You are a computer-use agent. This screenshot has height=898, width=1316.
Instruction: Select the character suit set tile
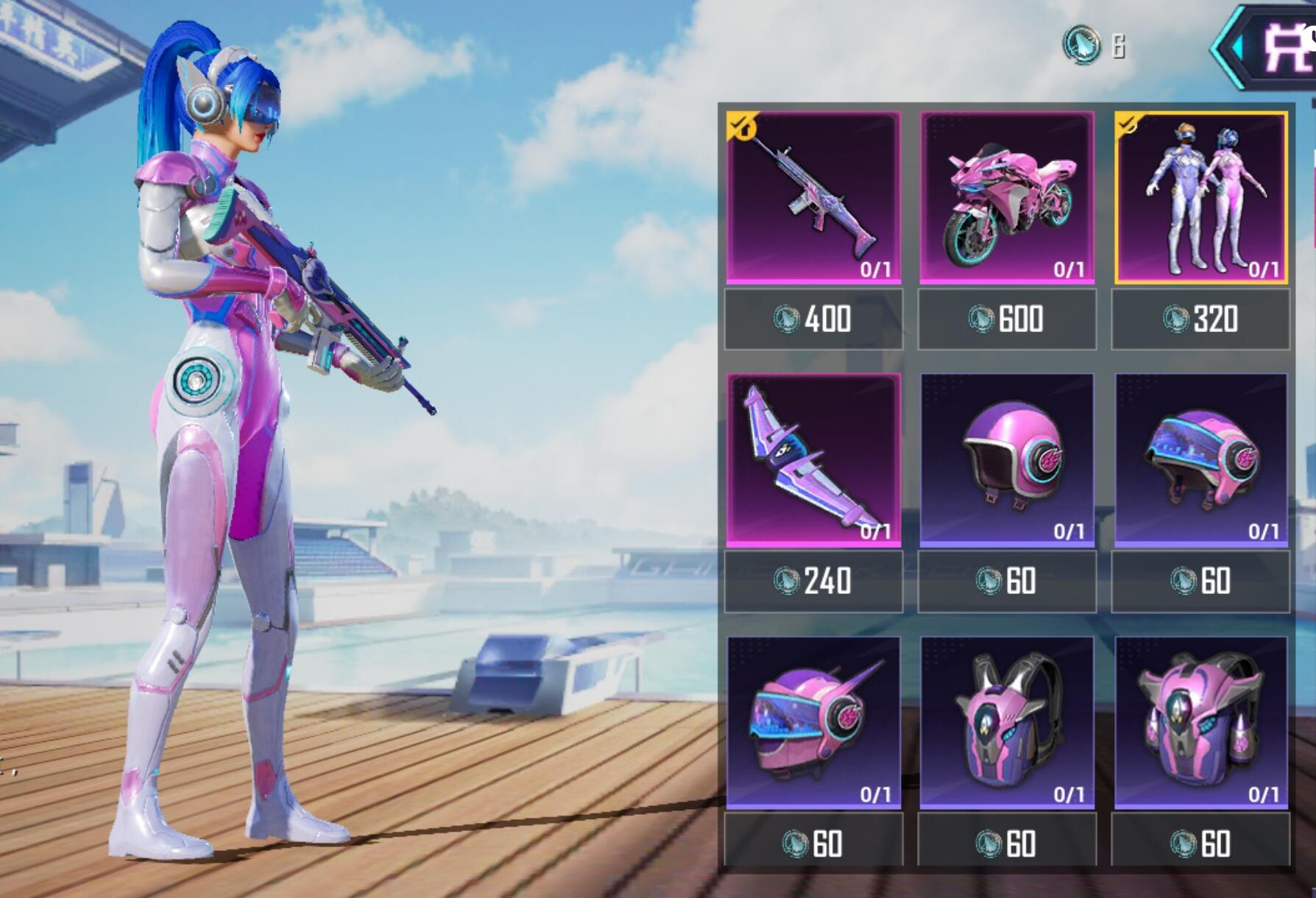[x=1201, y=197]
